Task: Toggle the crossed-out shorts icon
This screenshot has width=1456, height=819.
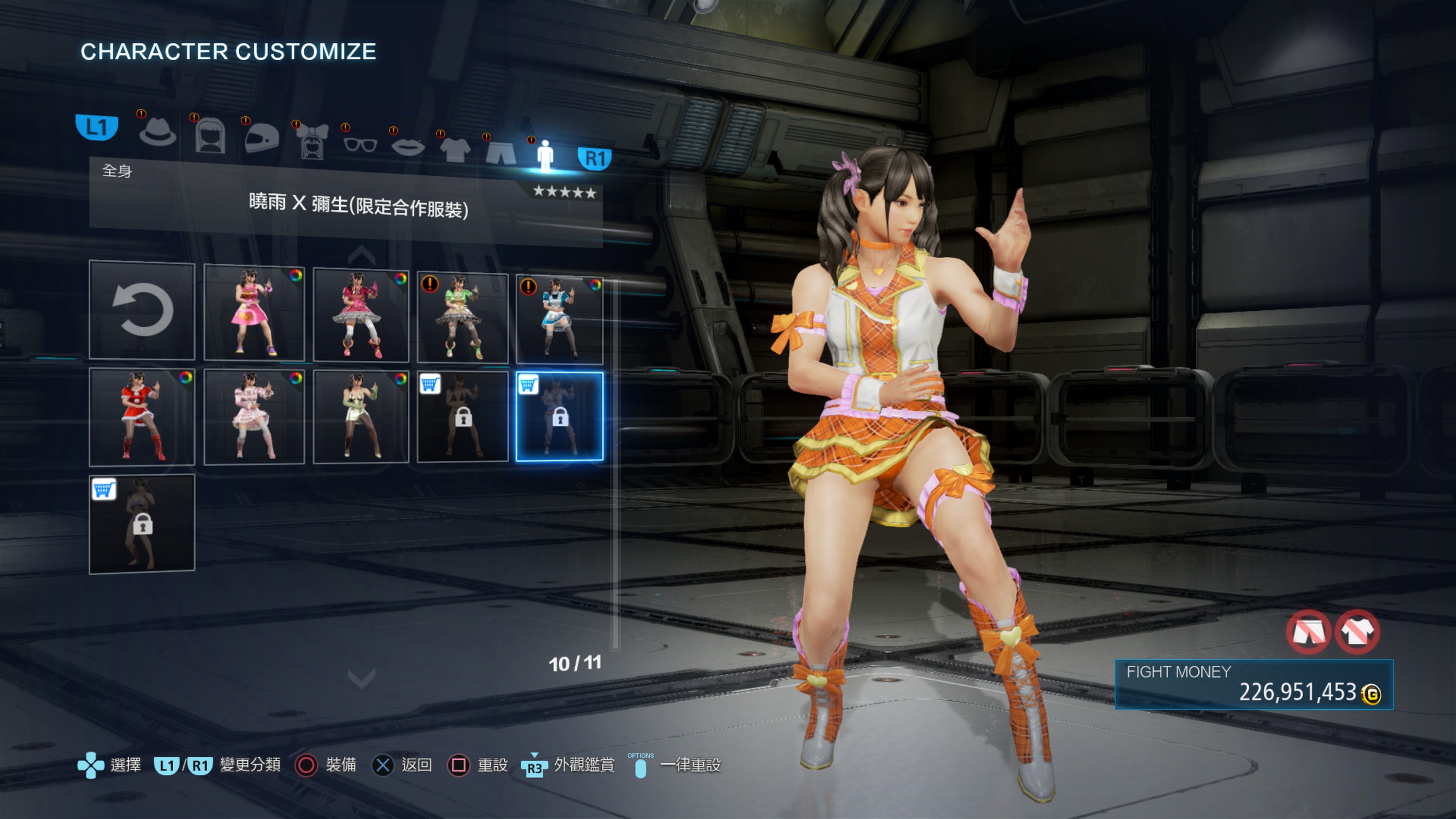Action: tap(1308, 632)
